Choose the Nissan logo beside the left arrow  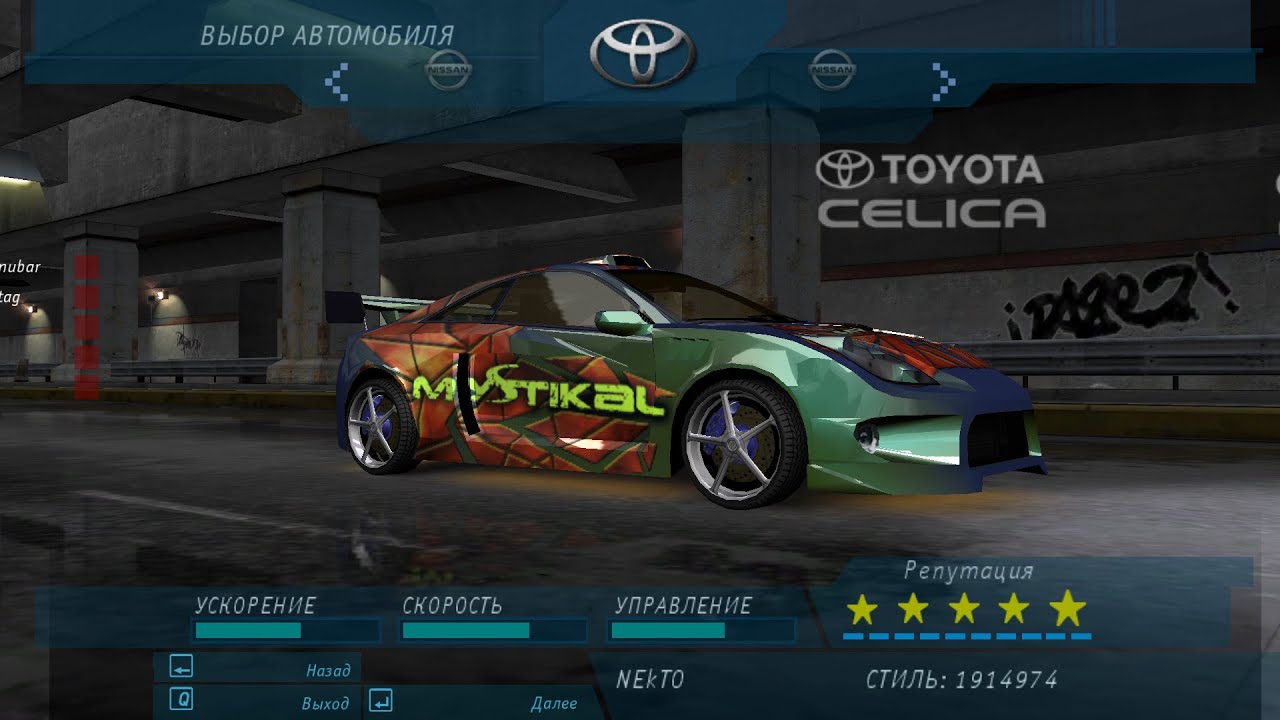coord(448,70)
